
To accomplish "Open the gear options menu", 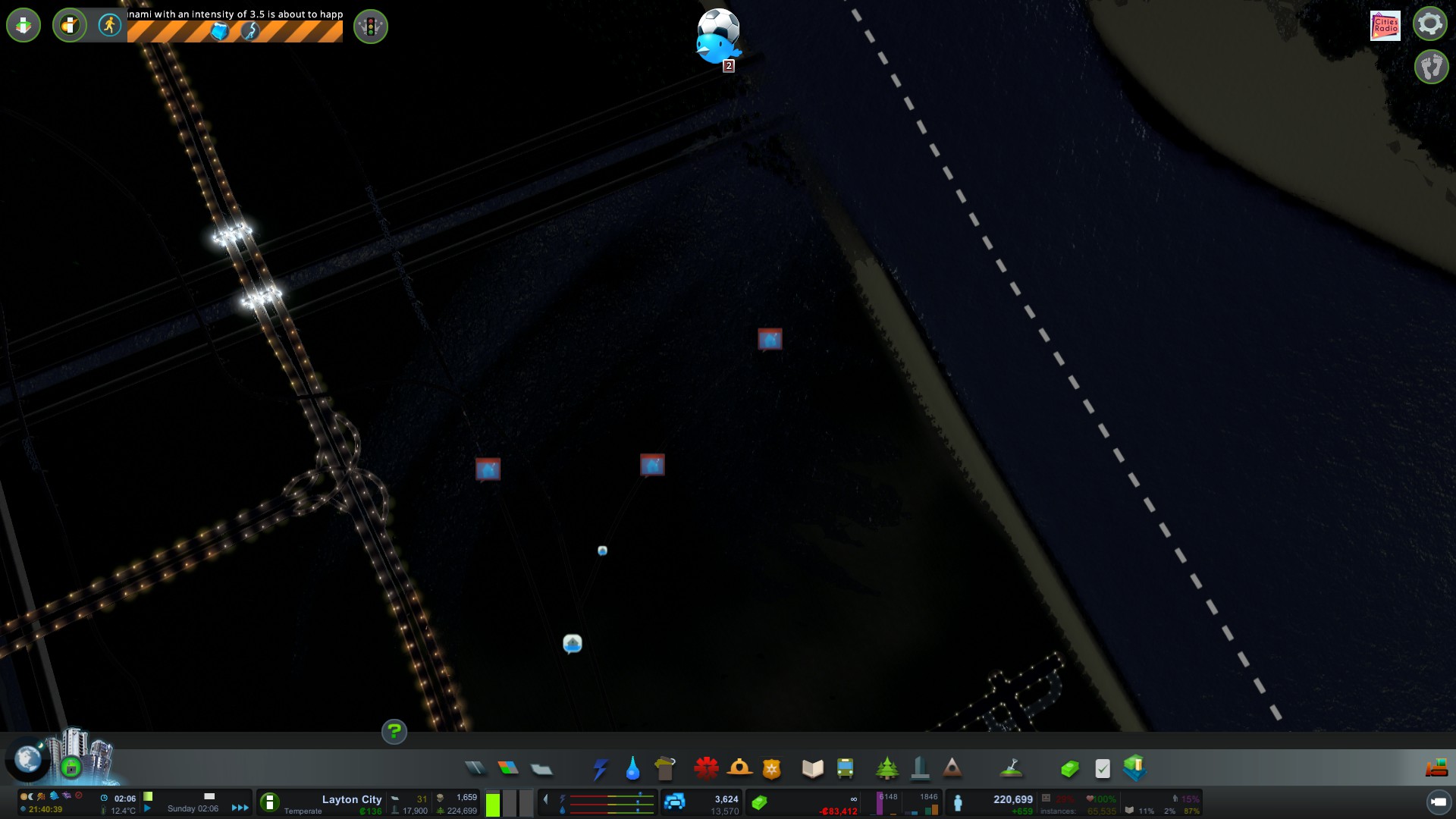I will 1430,24.
